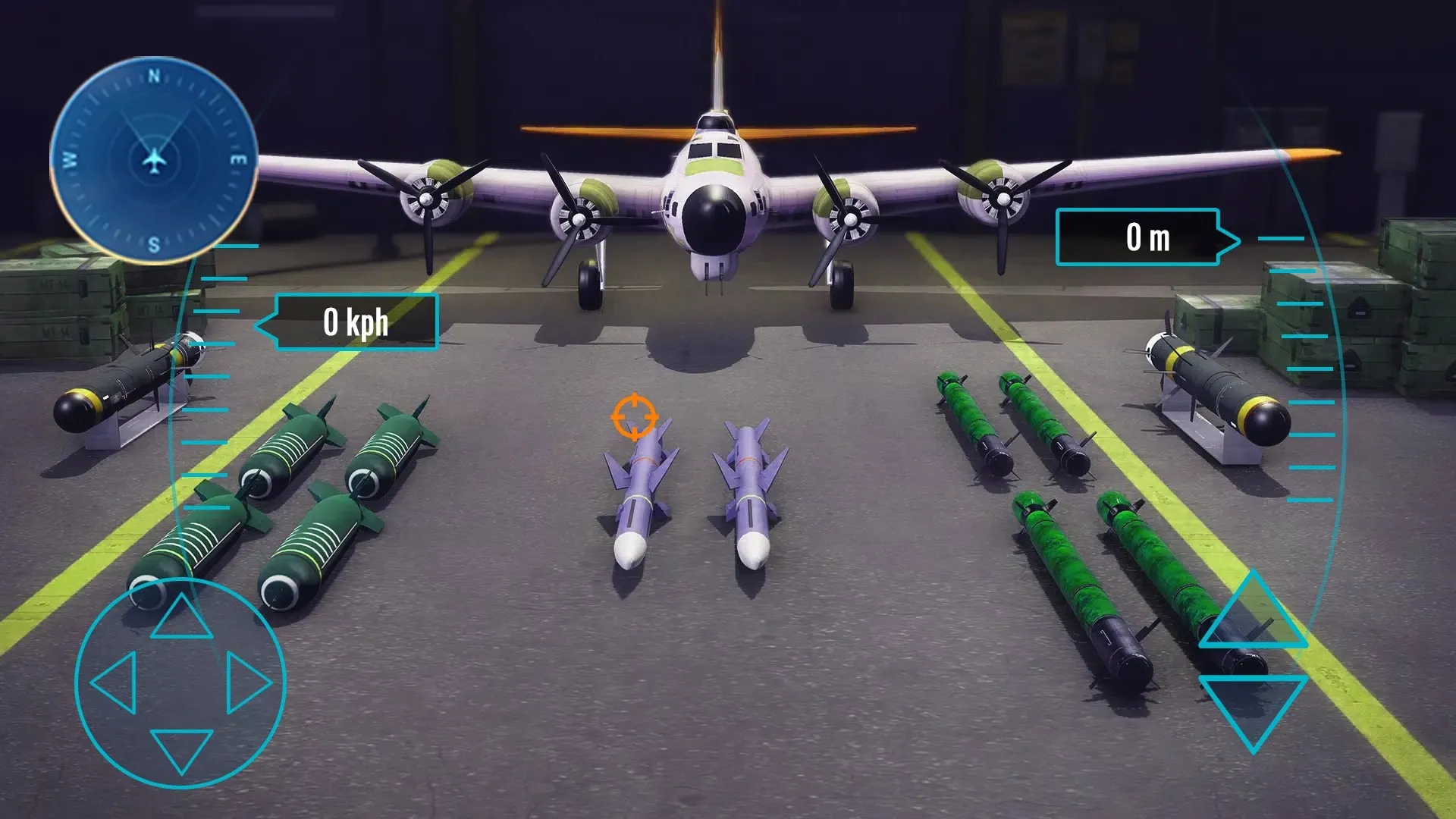This screenshot has height=819, width=1456.
Task: Tap the orange targeting reticle
Action: pyautogui.click(x=634, y=418)
